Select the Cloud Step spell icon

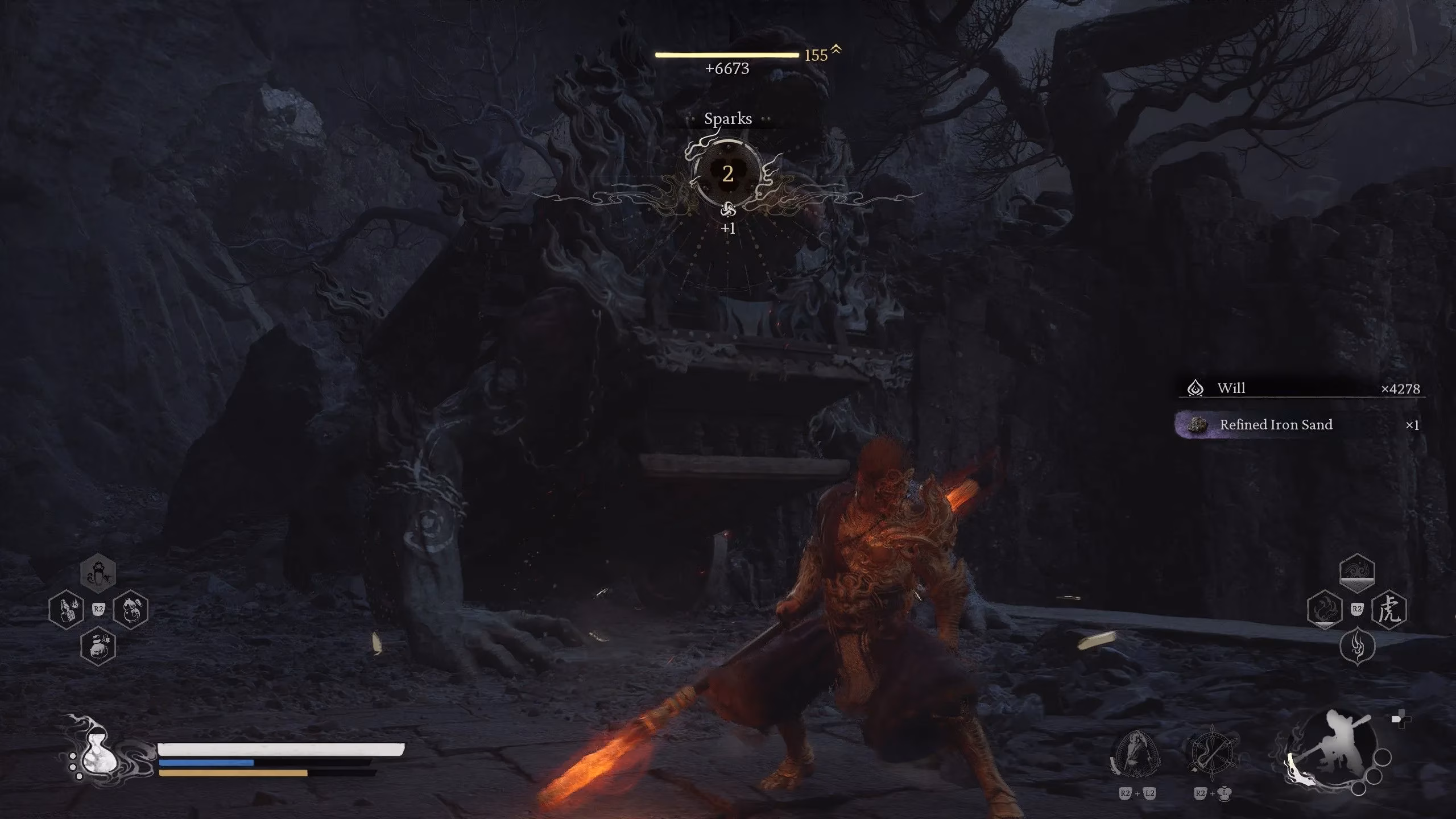coord(1358,573)
